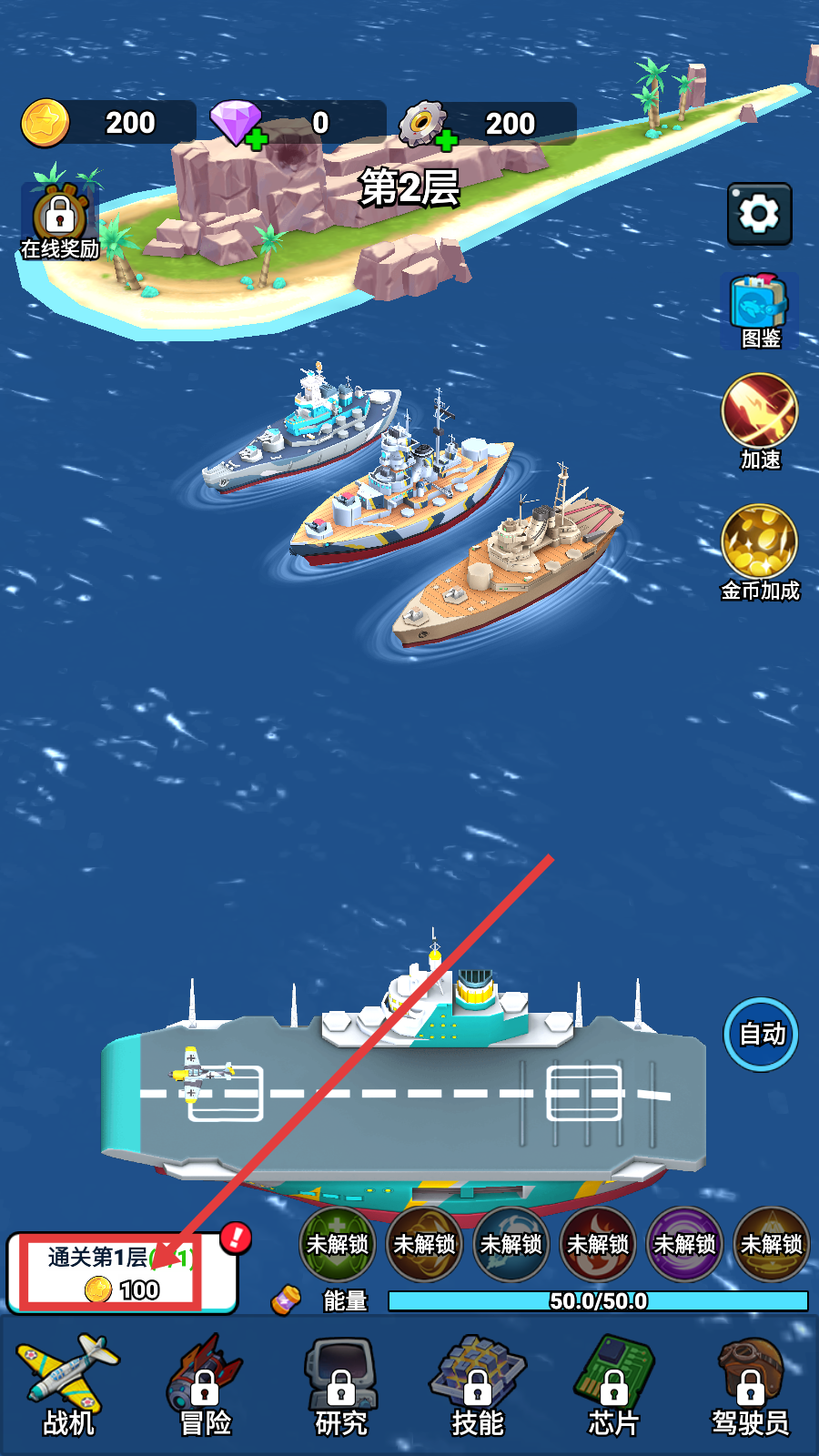Select the locked 技能 skills tab
Viewport: 819px width, 1456px height.
(x=478, y=1386)
